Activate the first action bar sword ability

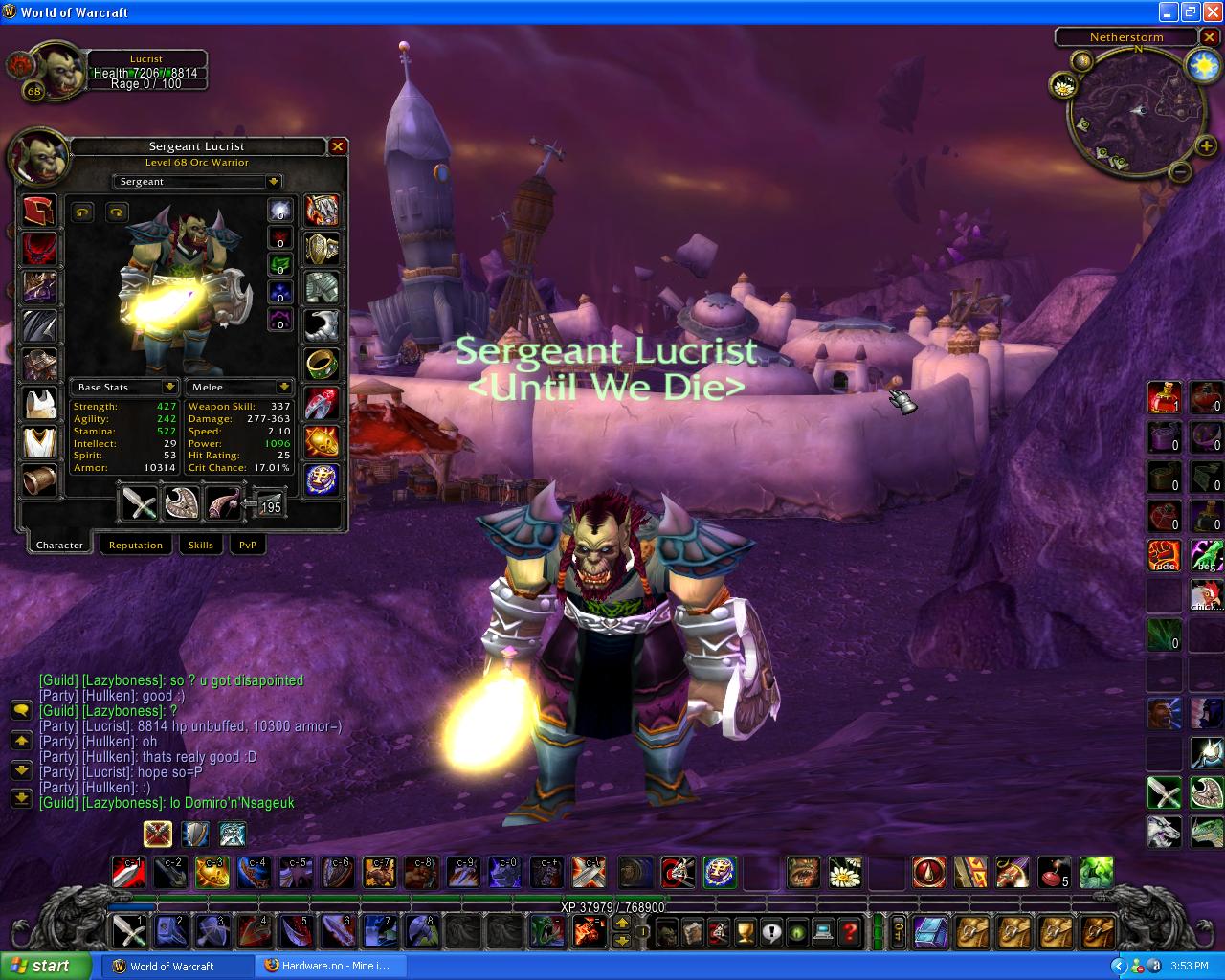[128, 930]
